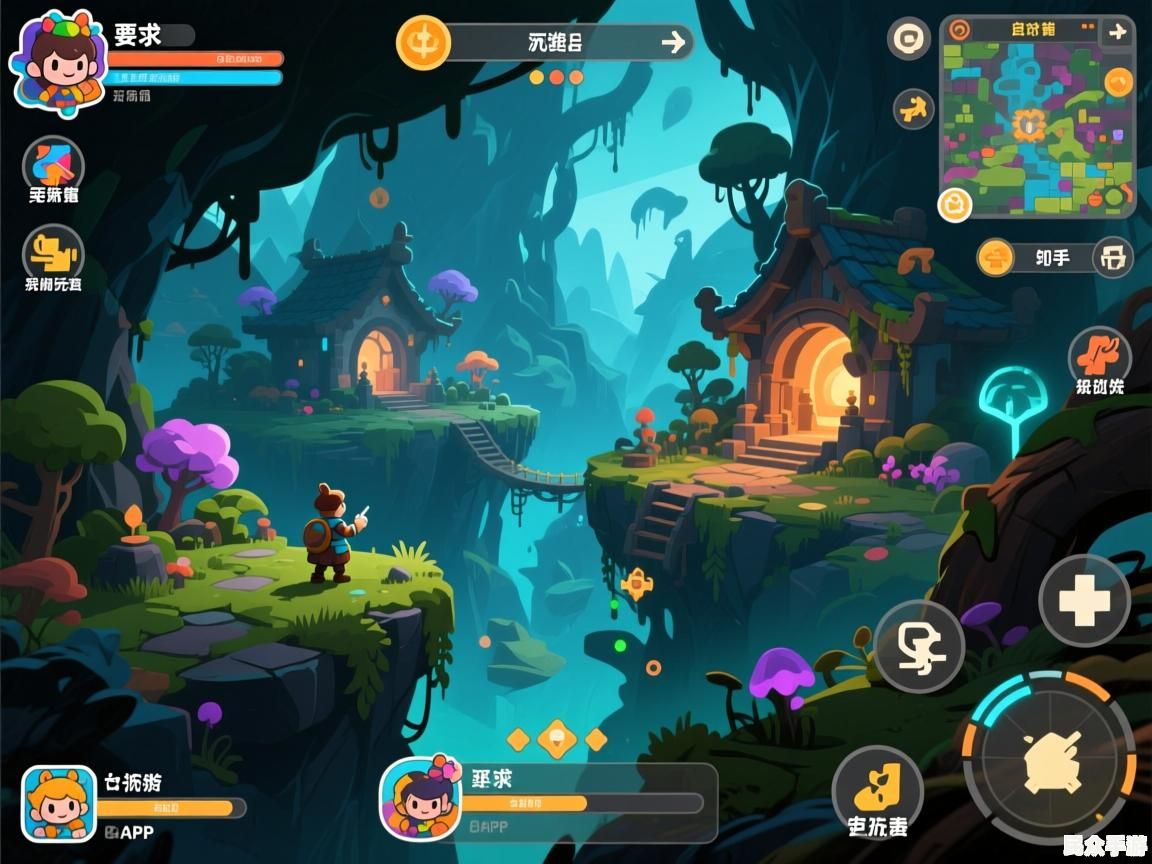Tap the white plus button
Viewport: 1152px width, 864px height.
click(1084, 601)
